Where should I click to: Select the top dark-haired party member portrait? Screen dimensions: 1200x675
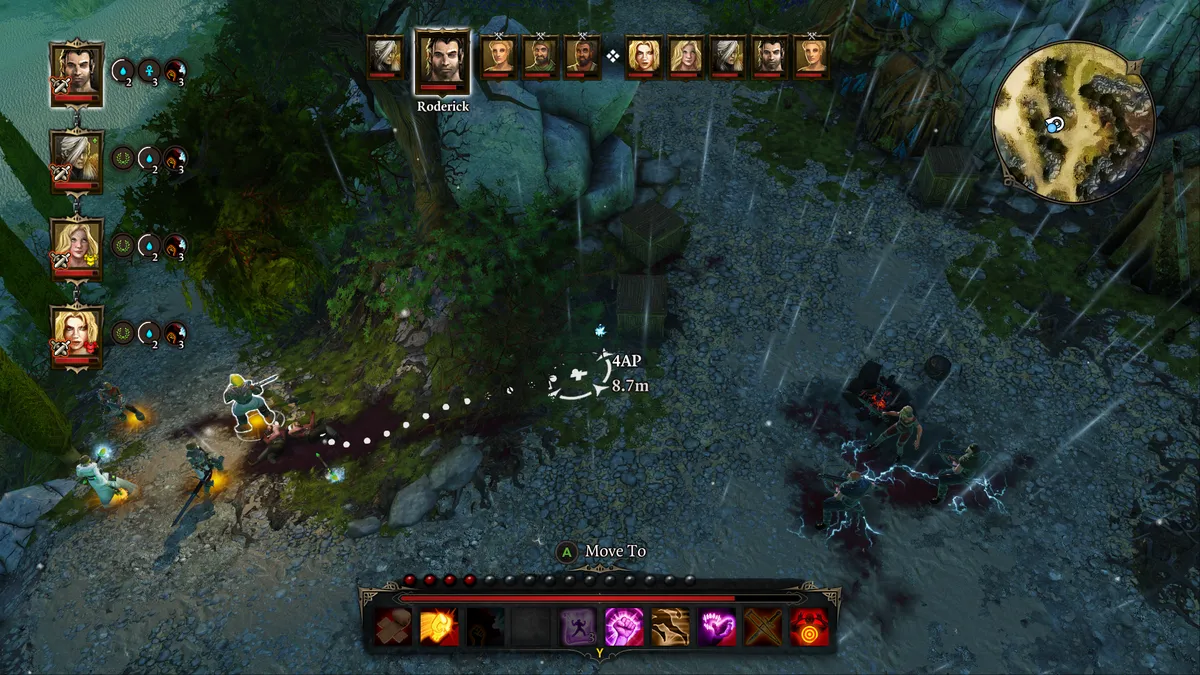77,72
